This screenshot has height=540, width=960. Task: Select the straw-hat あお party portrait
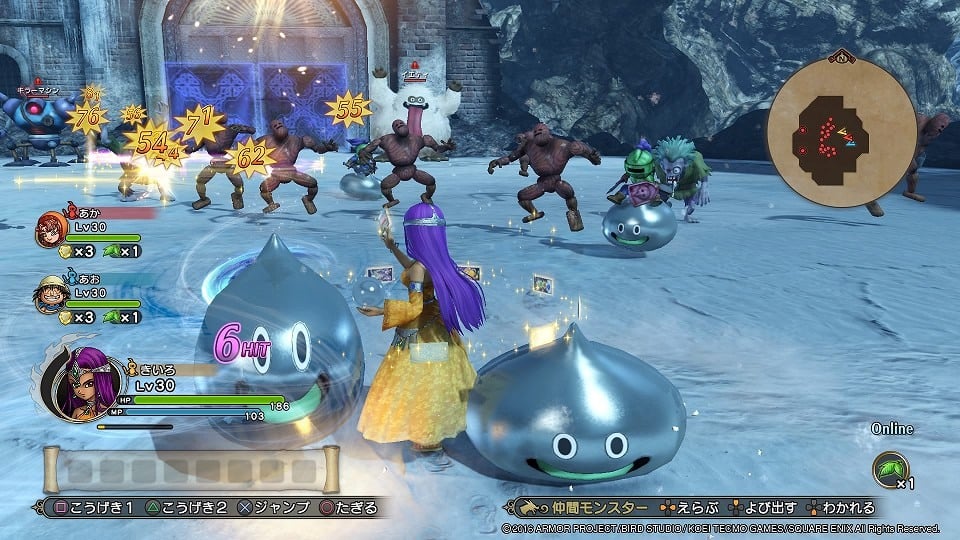point(50,292)
